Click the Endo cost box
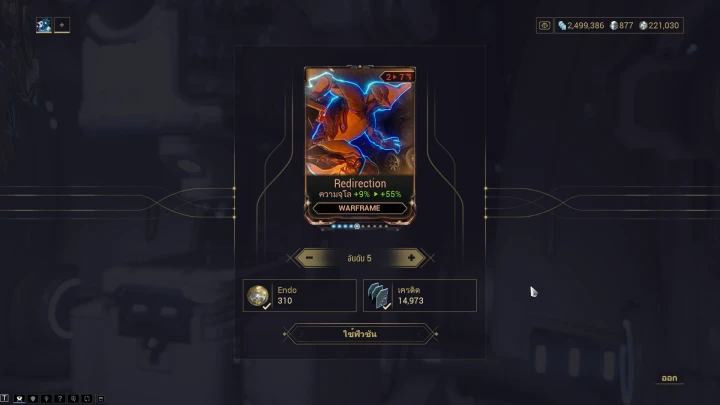Viewport: 720px width, 405px height. click(300, 295)
